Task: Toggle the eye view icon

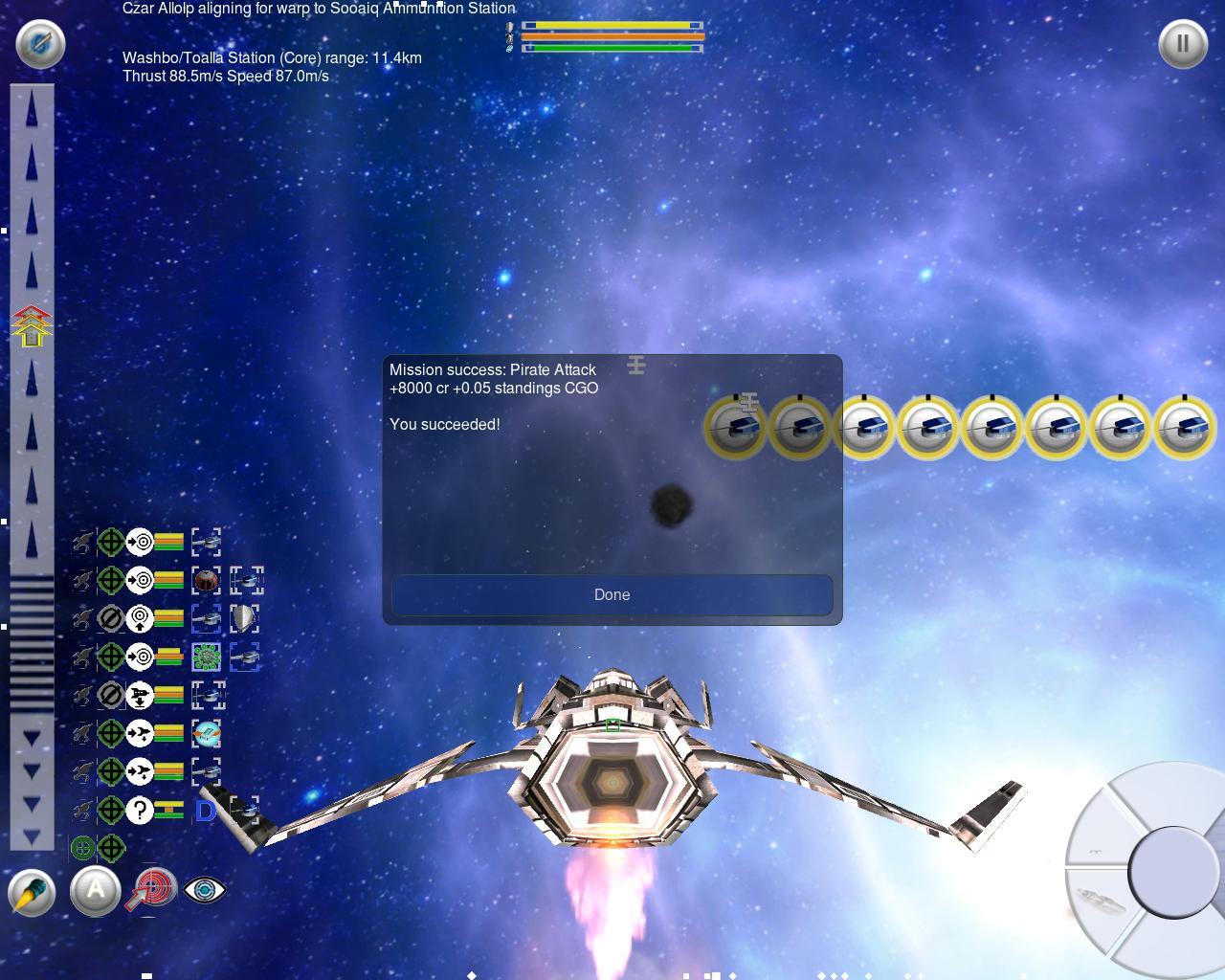Action: coord(204,890)
